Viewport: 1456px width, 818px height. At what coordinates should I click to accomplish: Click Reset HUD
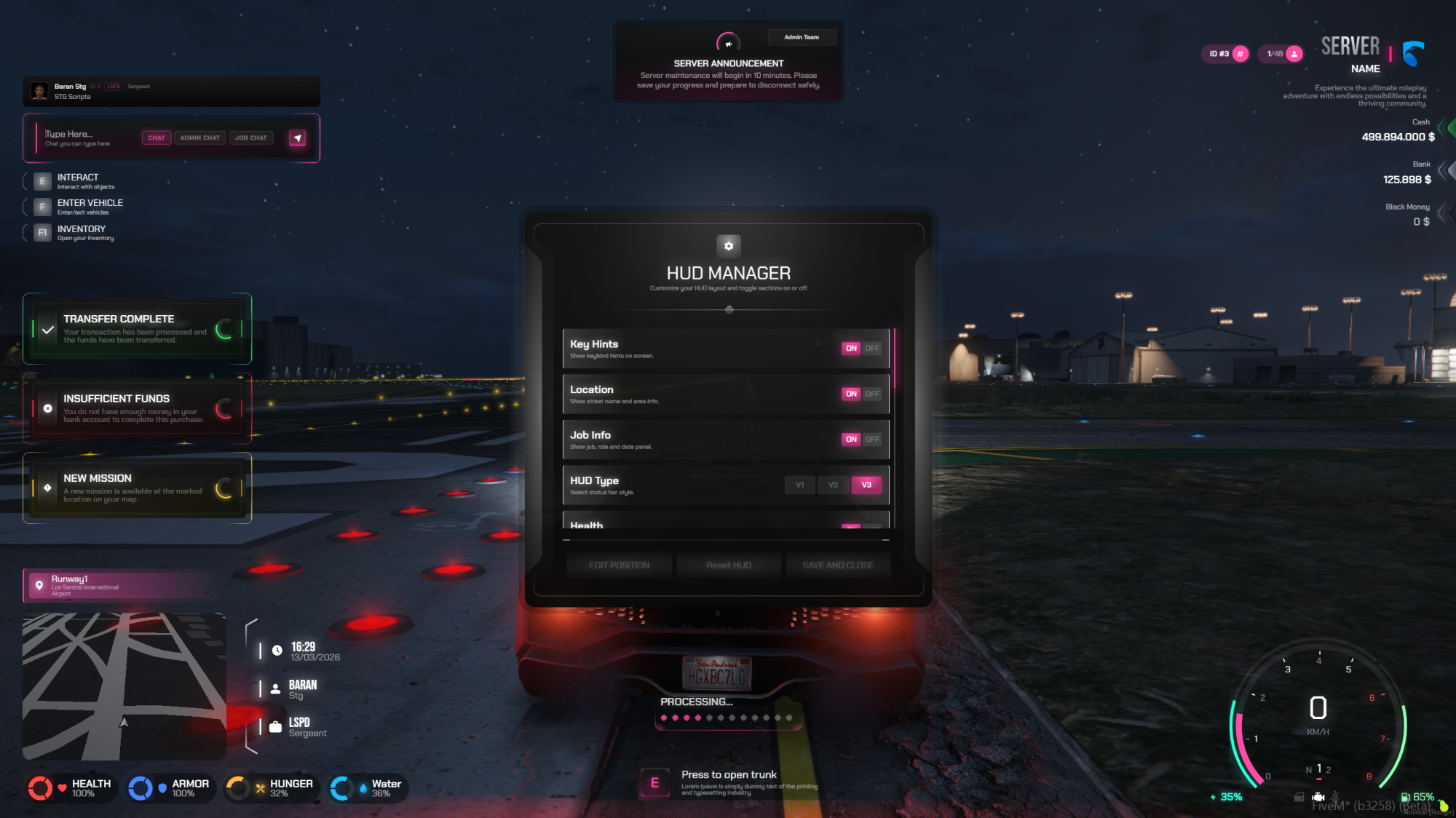(729, 565)
